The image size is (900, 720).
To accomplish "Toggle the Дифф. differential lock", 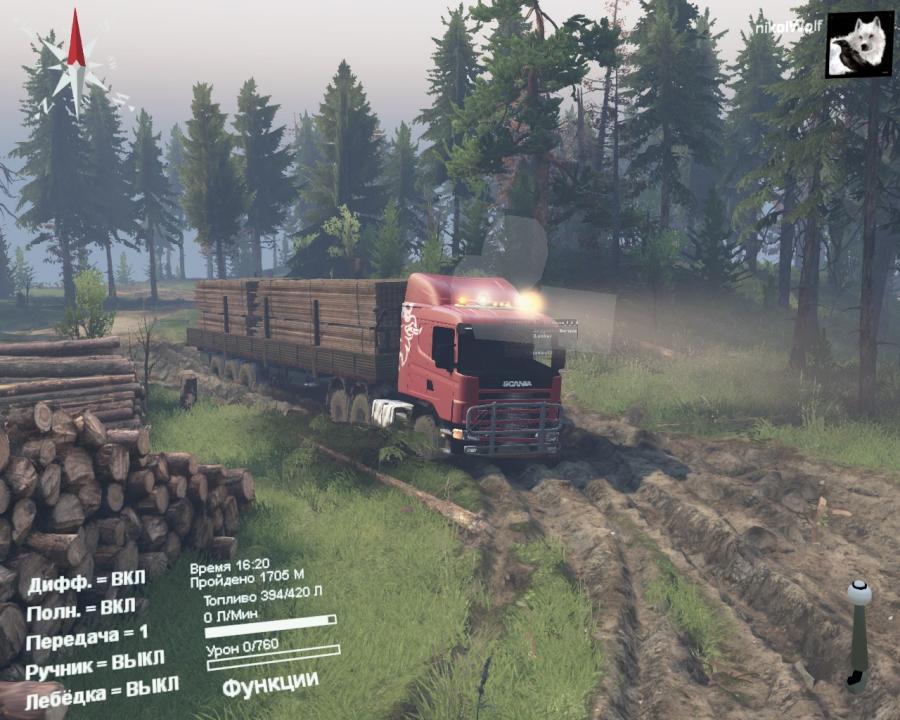I will pyautogui.click(x=86, y=582).
